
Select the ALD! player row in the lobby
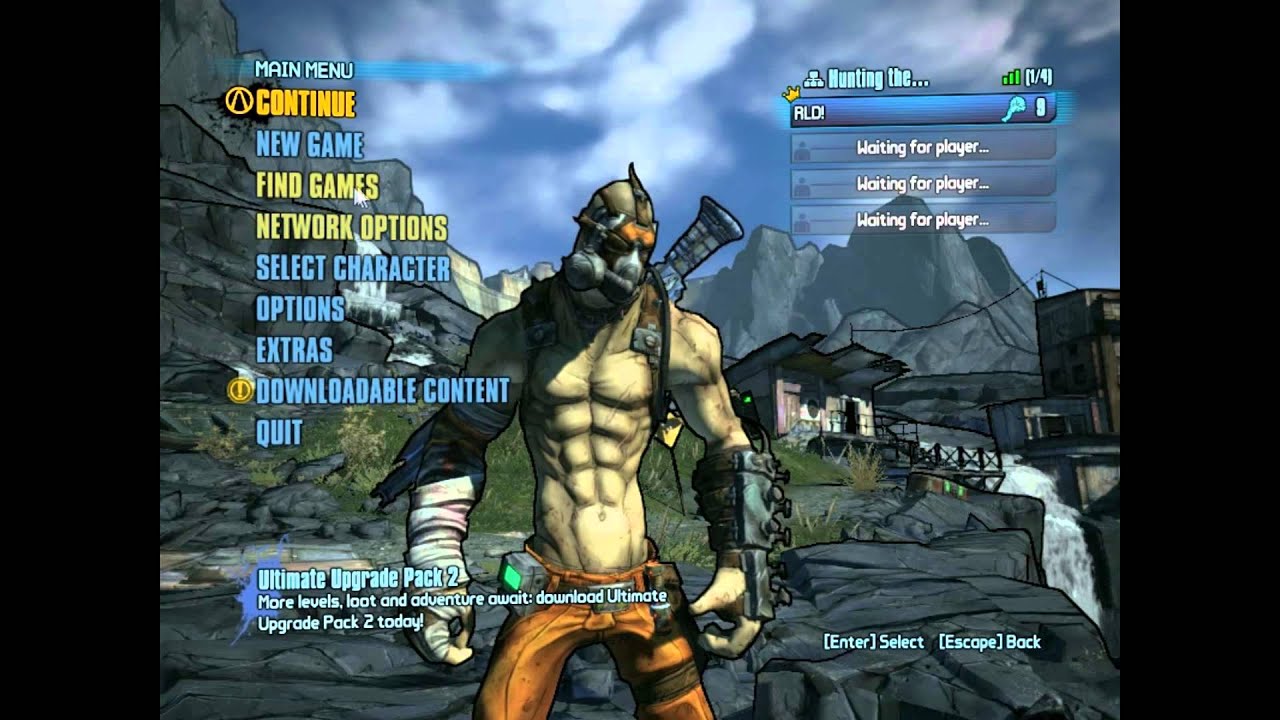pyautogui.click(x=922, y=111)
